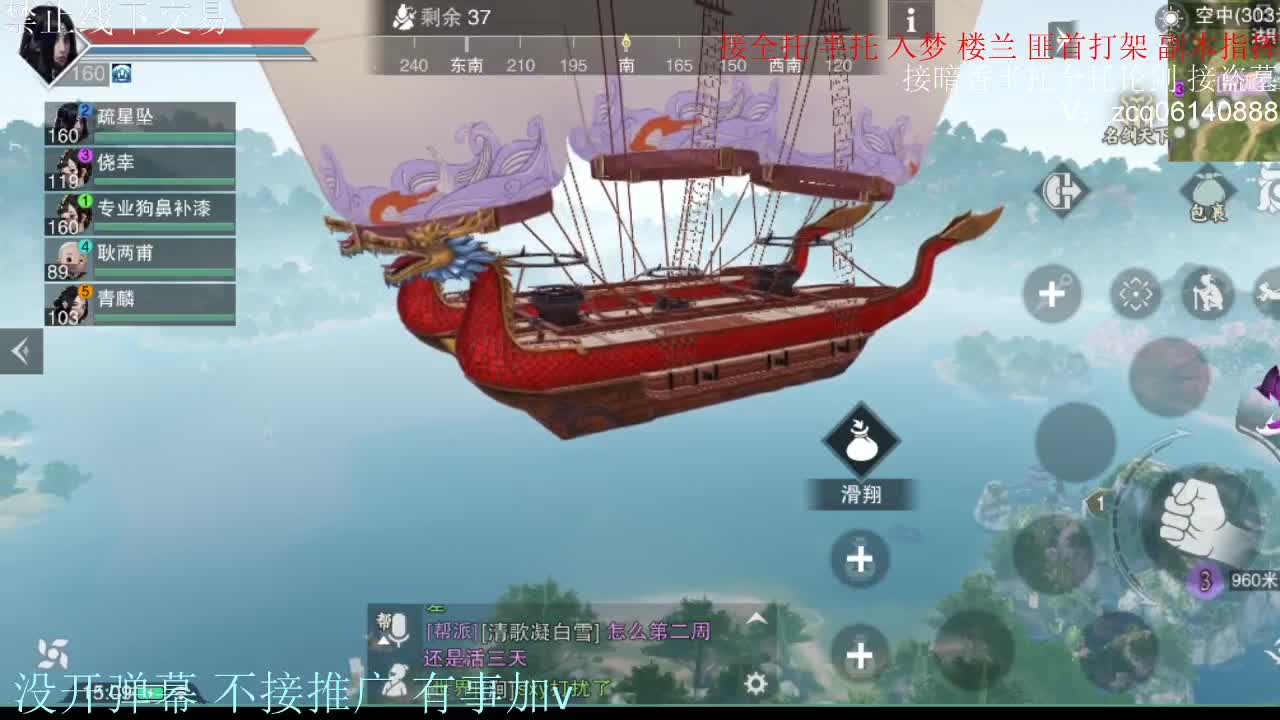Select teammate 青麟 in party list
The image size is (1280, 720).
point(140,300)
